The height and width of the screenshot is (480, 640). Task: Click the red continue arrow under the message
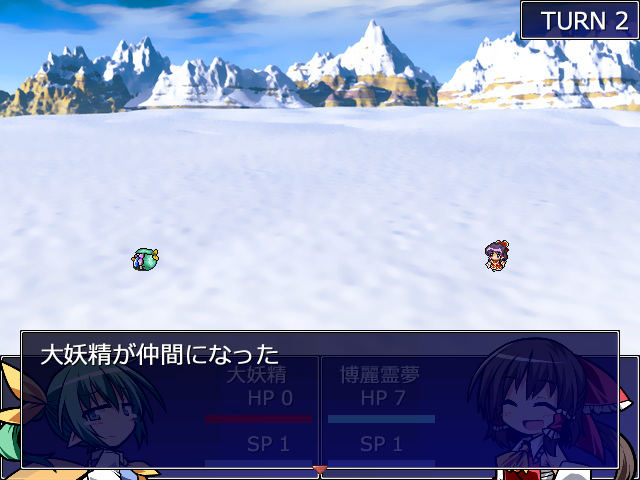coord(320,468)
